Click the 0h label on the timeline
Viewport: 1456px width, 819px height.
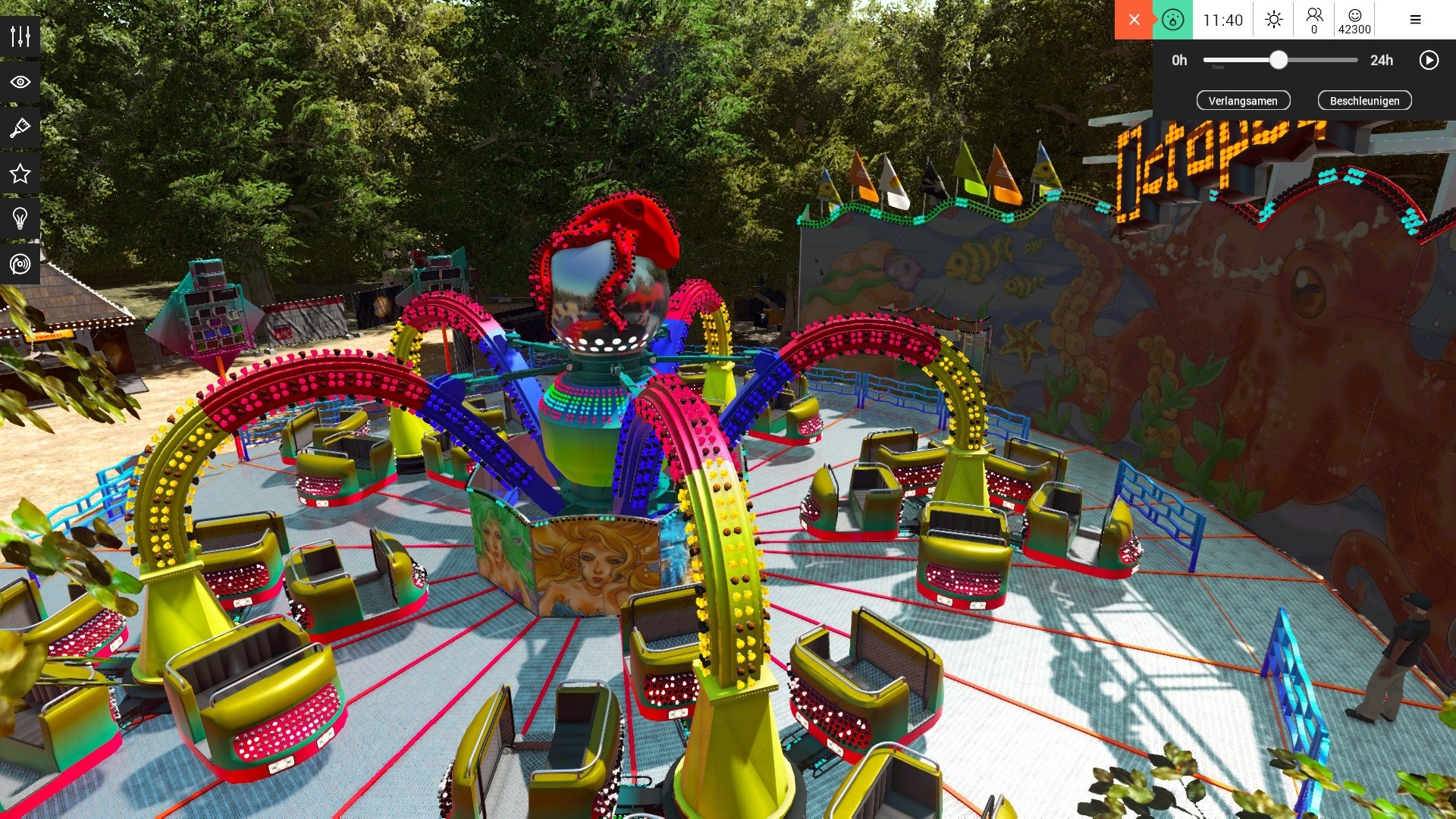pos(1178,60)
